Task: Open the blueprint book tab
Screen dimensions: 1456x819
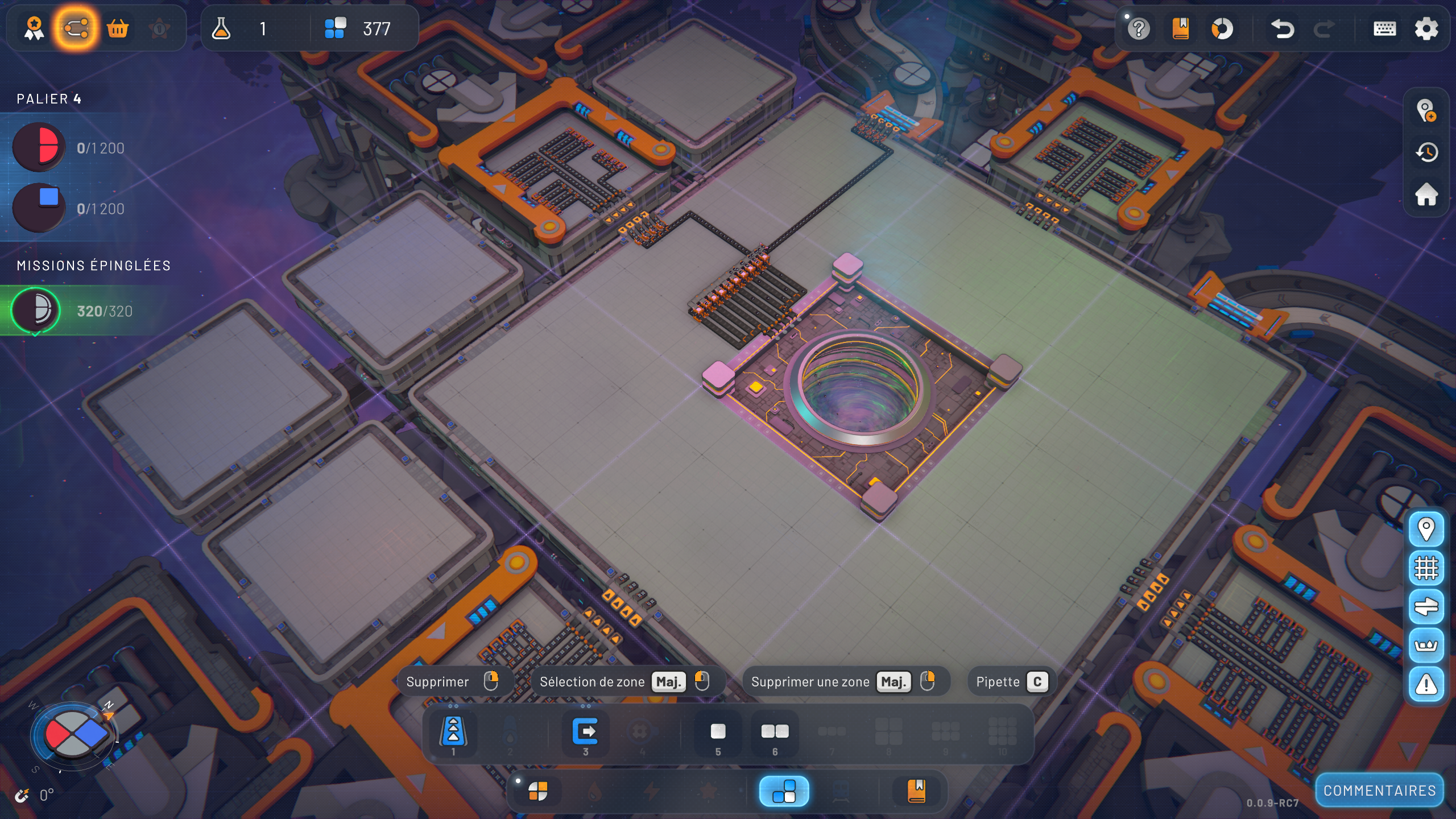Action: [916, 791]
